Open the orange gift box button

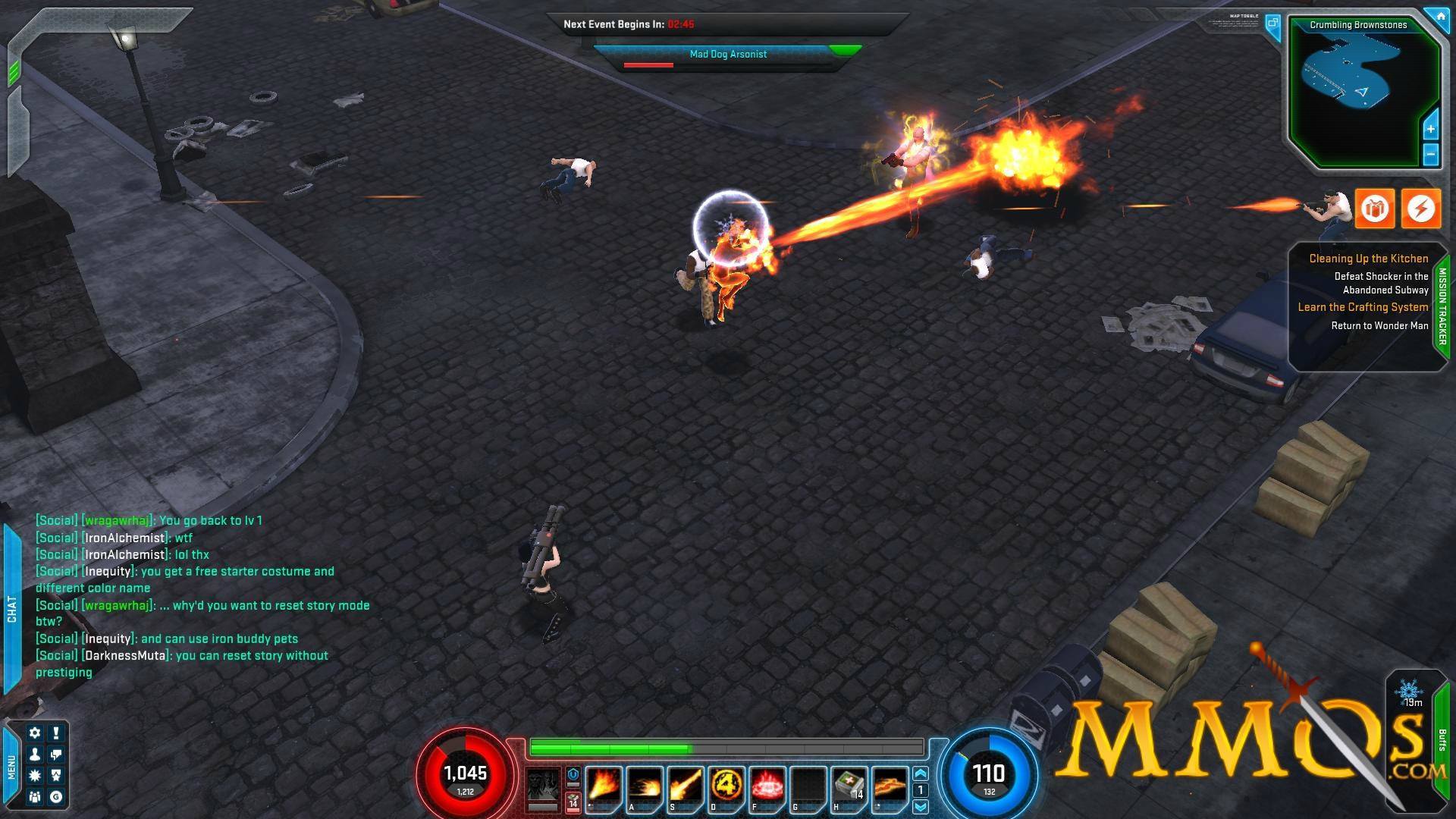pos(1374,209)
